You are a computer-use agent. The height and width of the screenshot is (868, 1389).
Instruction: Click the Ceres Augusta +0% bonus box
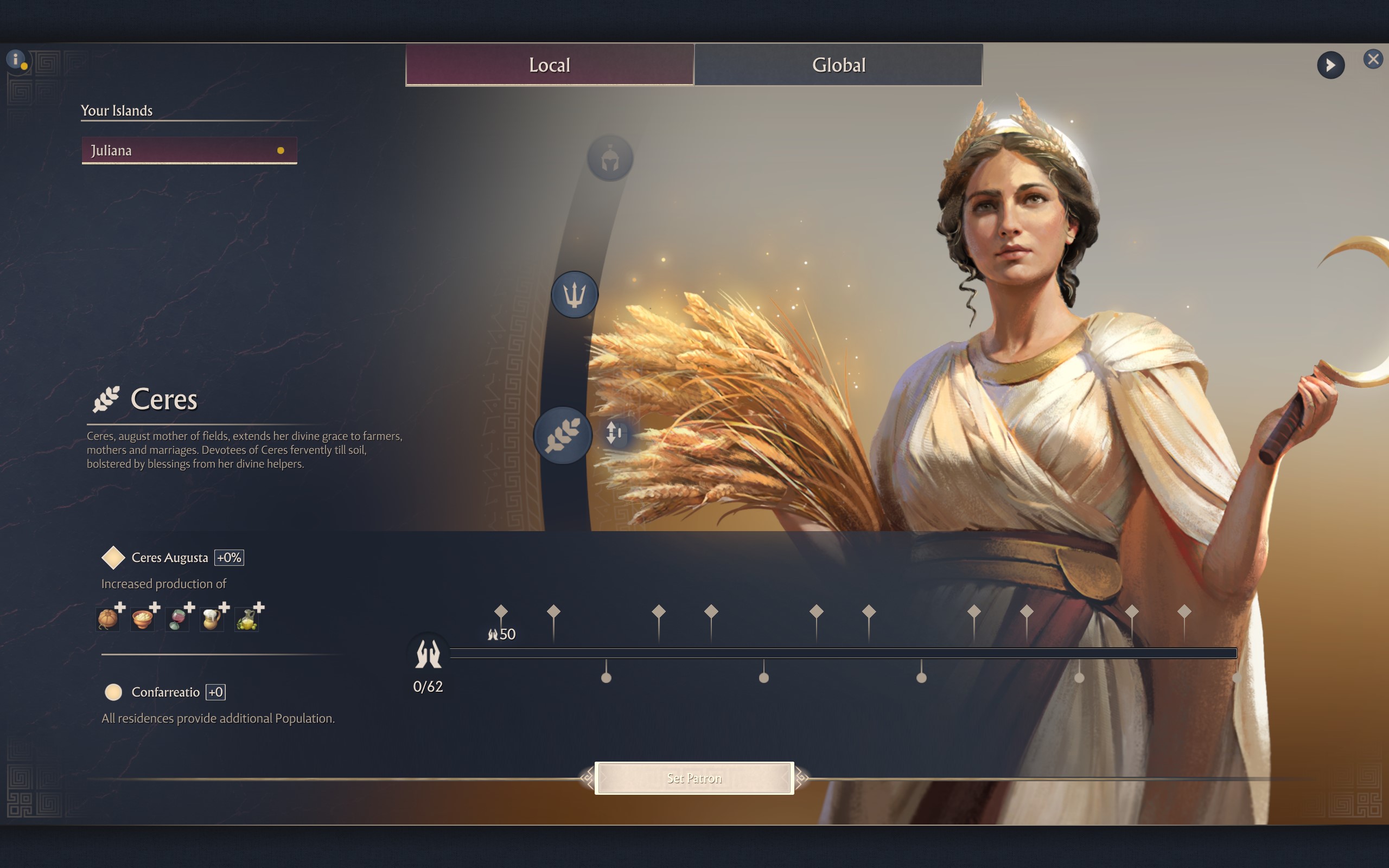(x=228, y=558)
